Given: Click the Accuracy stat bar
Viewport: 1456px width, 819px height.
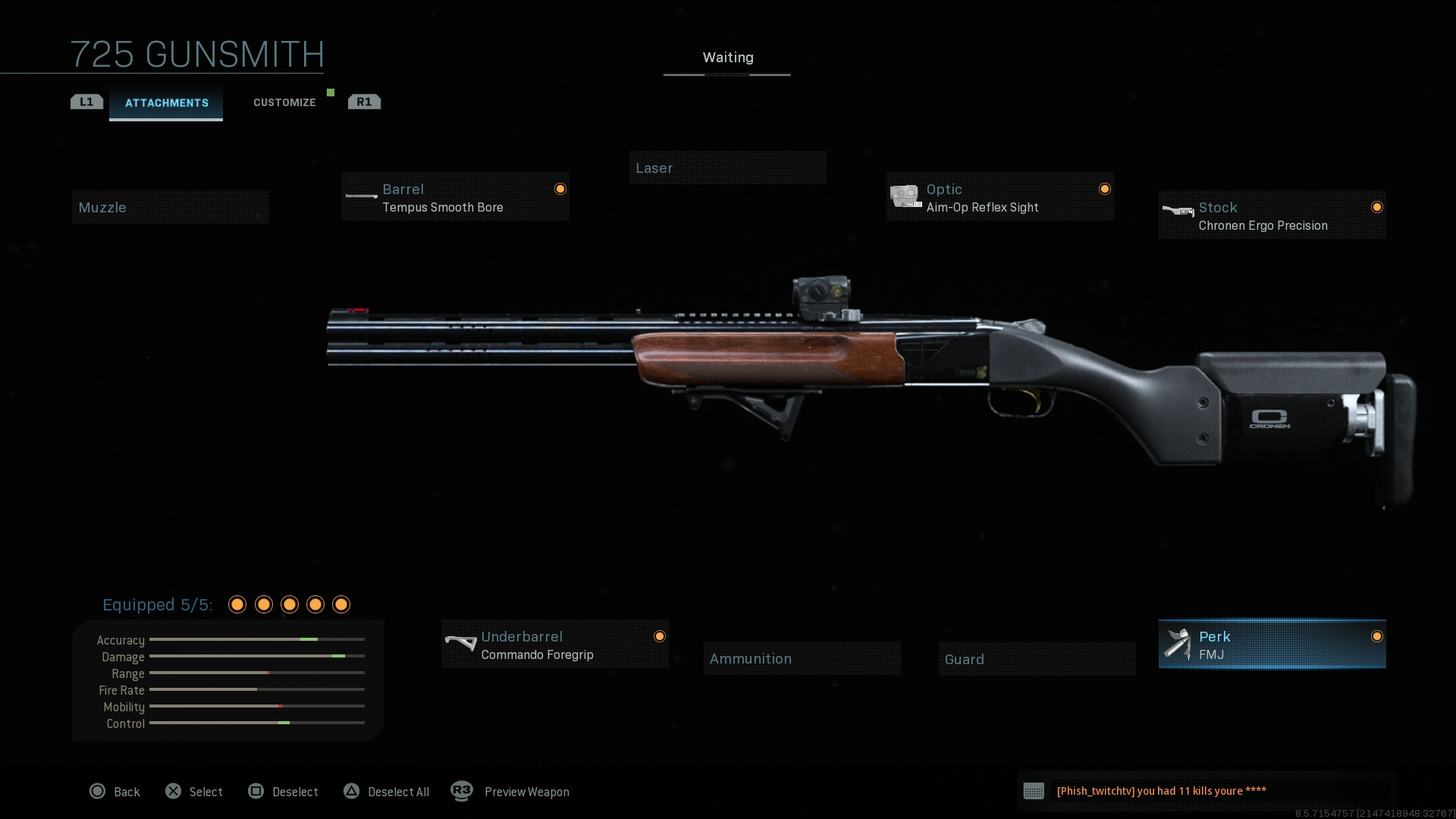Looking at the screenshot, I should 258,640.
